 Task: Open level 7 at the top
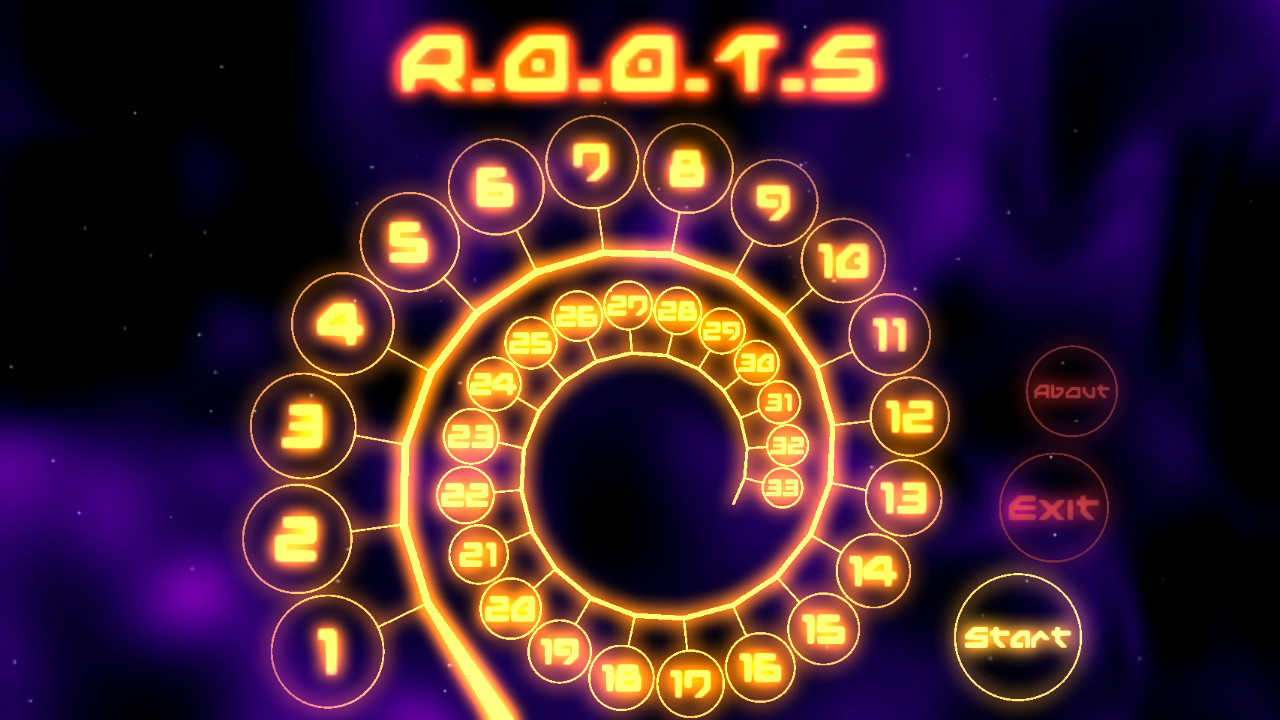click(x=592, y=163)
